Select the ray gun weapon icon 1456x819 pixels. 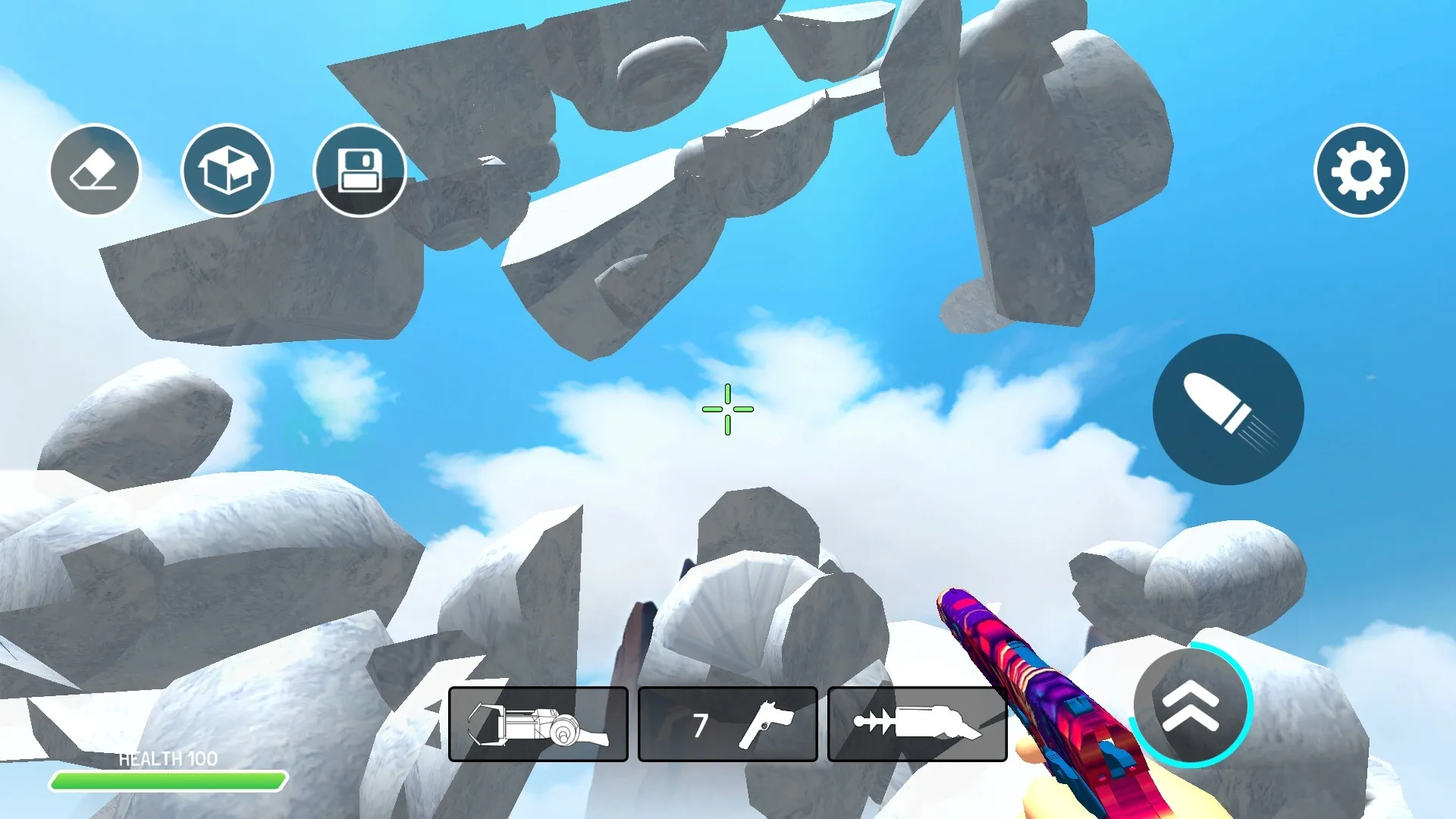pyautogui.click(x=916, y=723)
